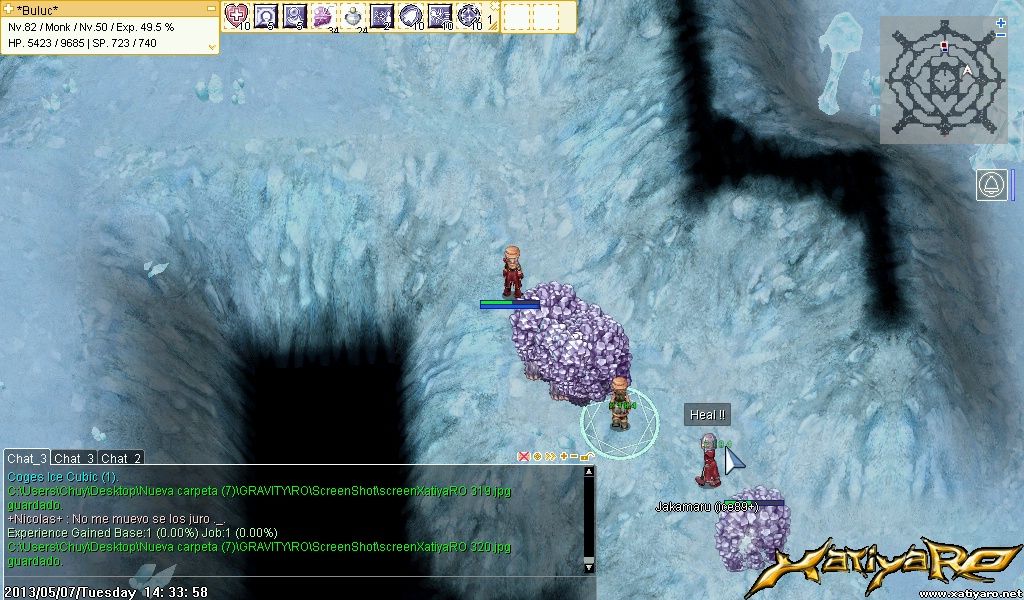This screenshot has height=600, width=1024.
Task: Activate the spiral swirl skill icon
Action: (410, 15)
